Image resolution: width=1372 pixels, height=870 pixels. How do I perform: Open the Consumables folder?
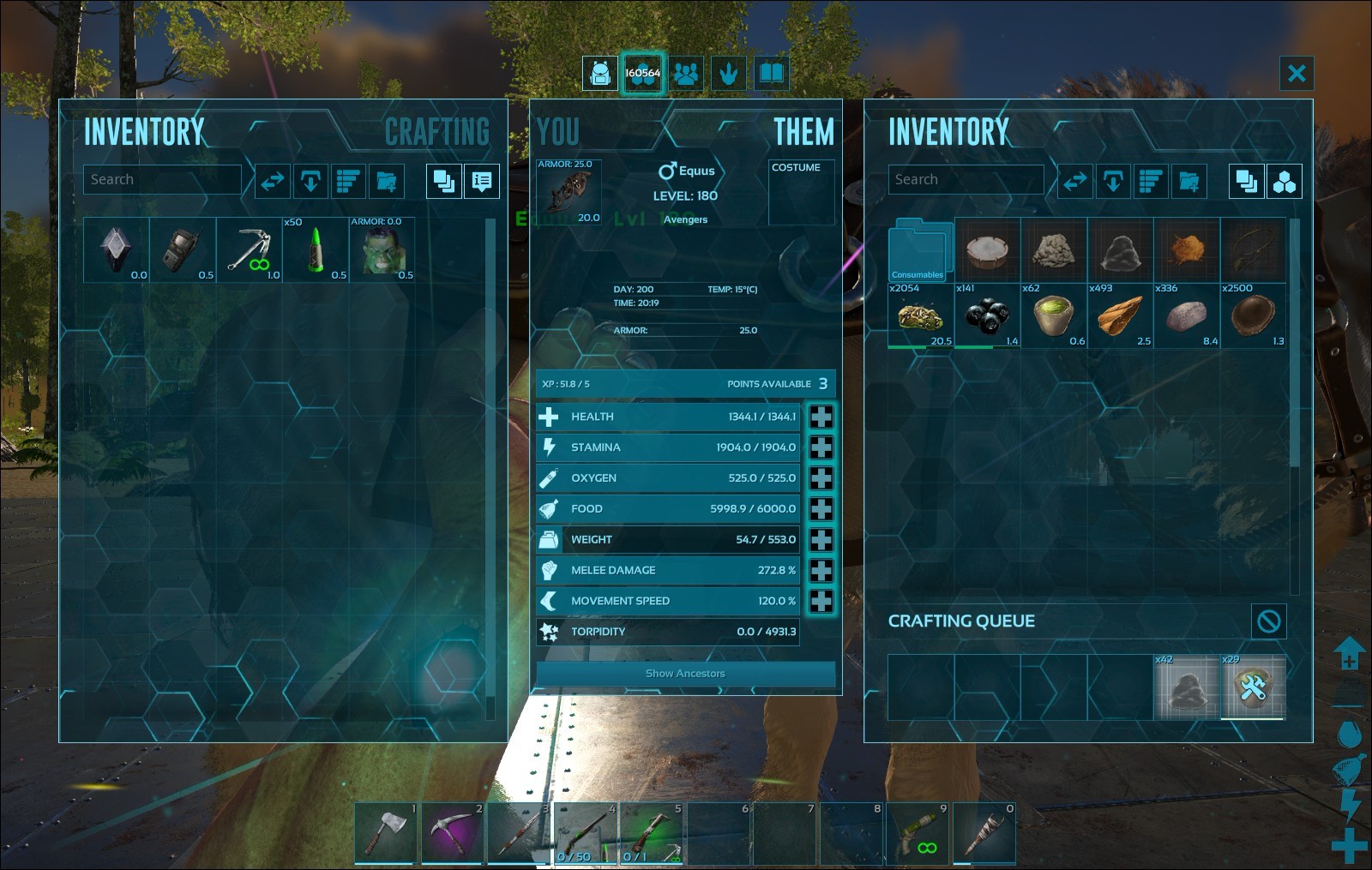click(x=920, y=250)
